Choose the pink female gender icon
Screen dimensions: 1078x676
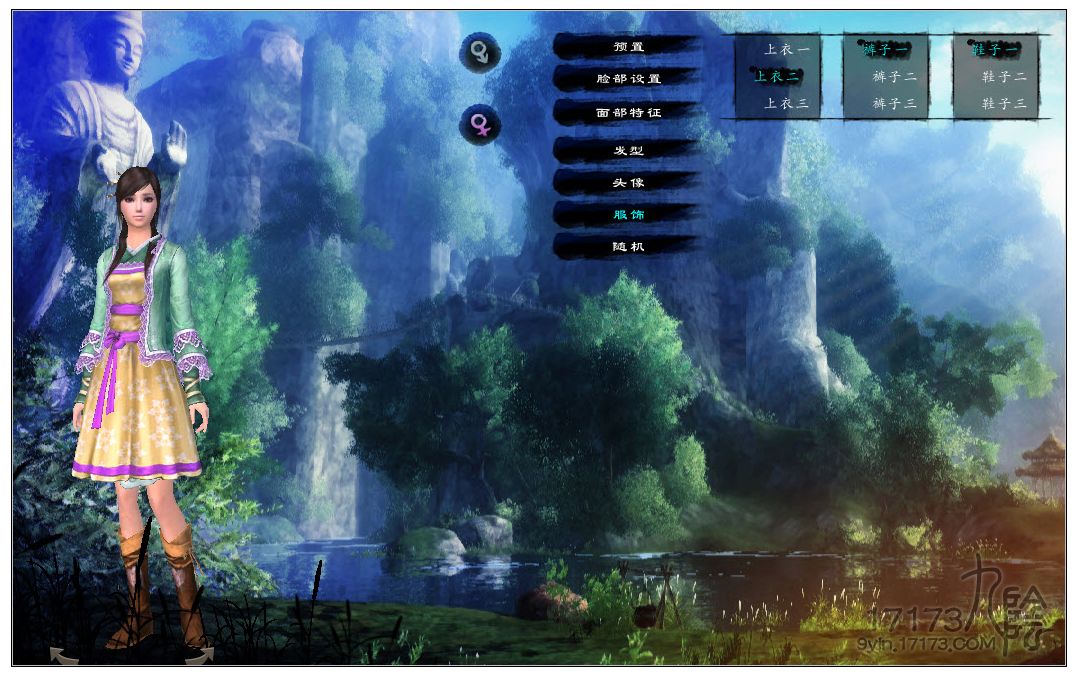(x=480, y=125)
